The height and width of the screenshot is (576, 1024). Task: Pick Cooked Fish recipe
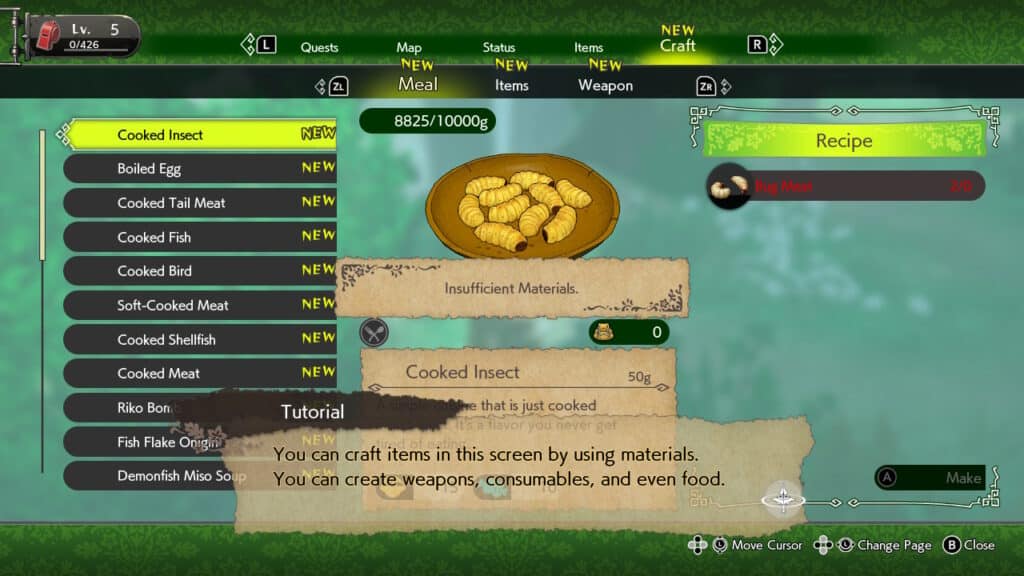coord(200,237)
